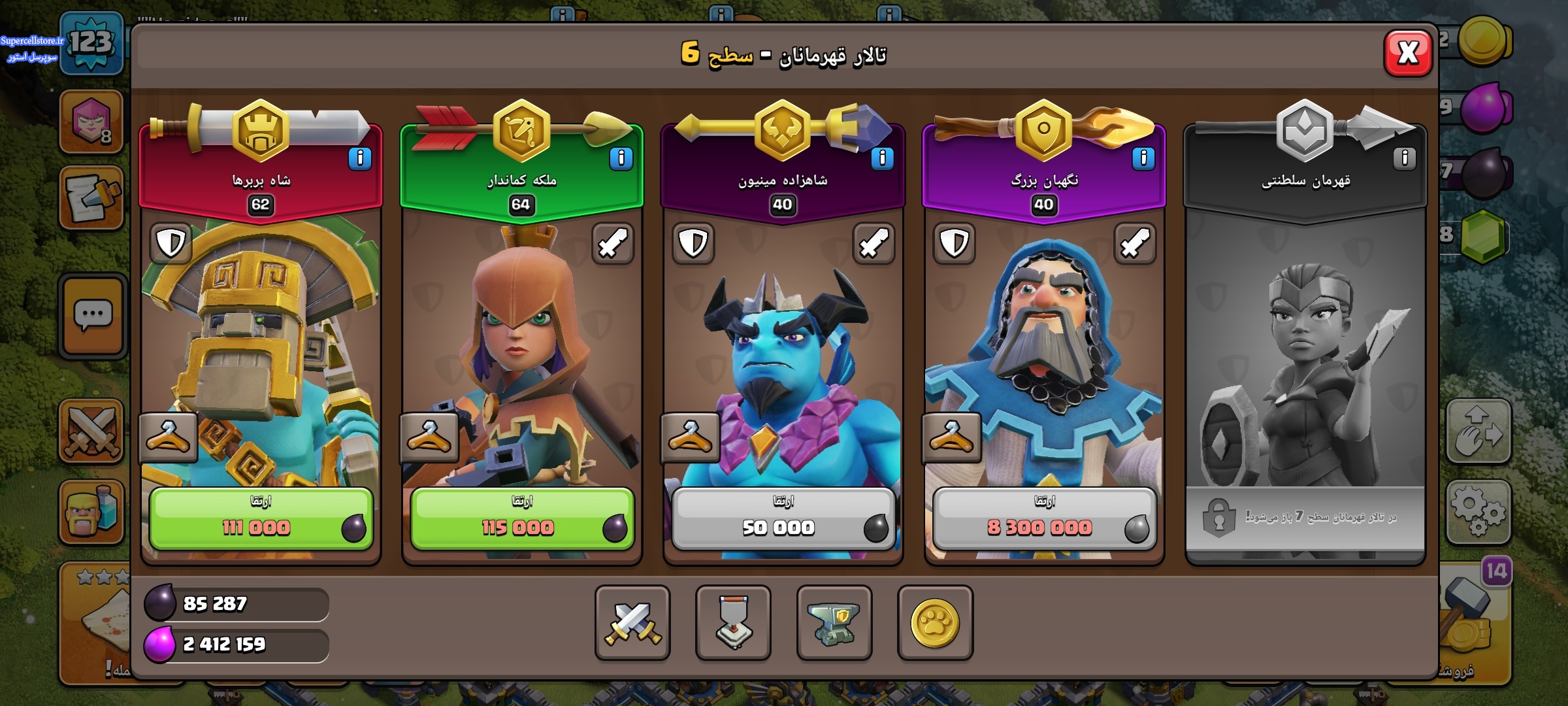1568x706 pixels.
Task: Upgrade Archer Queen for 115 000 dark elixir
Action: point(522,518)
